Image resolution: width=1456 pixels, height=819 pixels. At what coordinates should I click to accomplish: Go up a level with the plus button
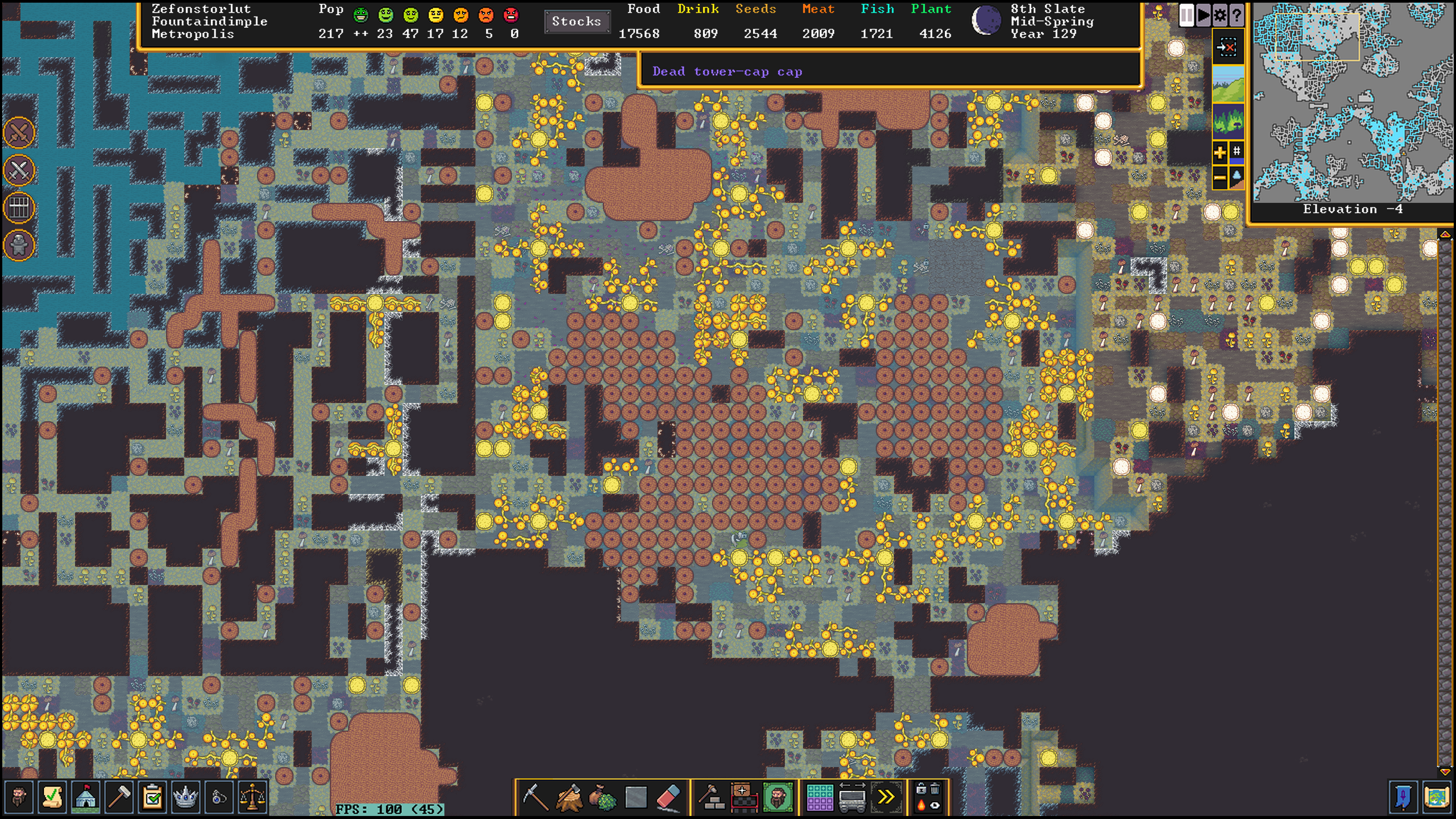coord(1219,152)
